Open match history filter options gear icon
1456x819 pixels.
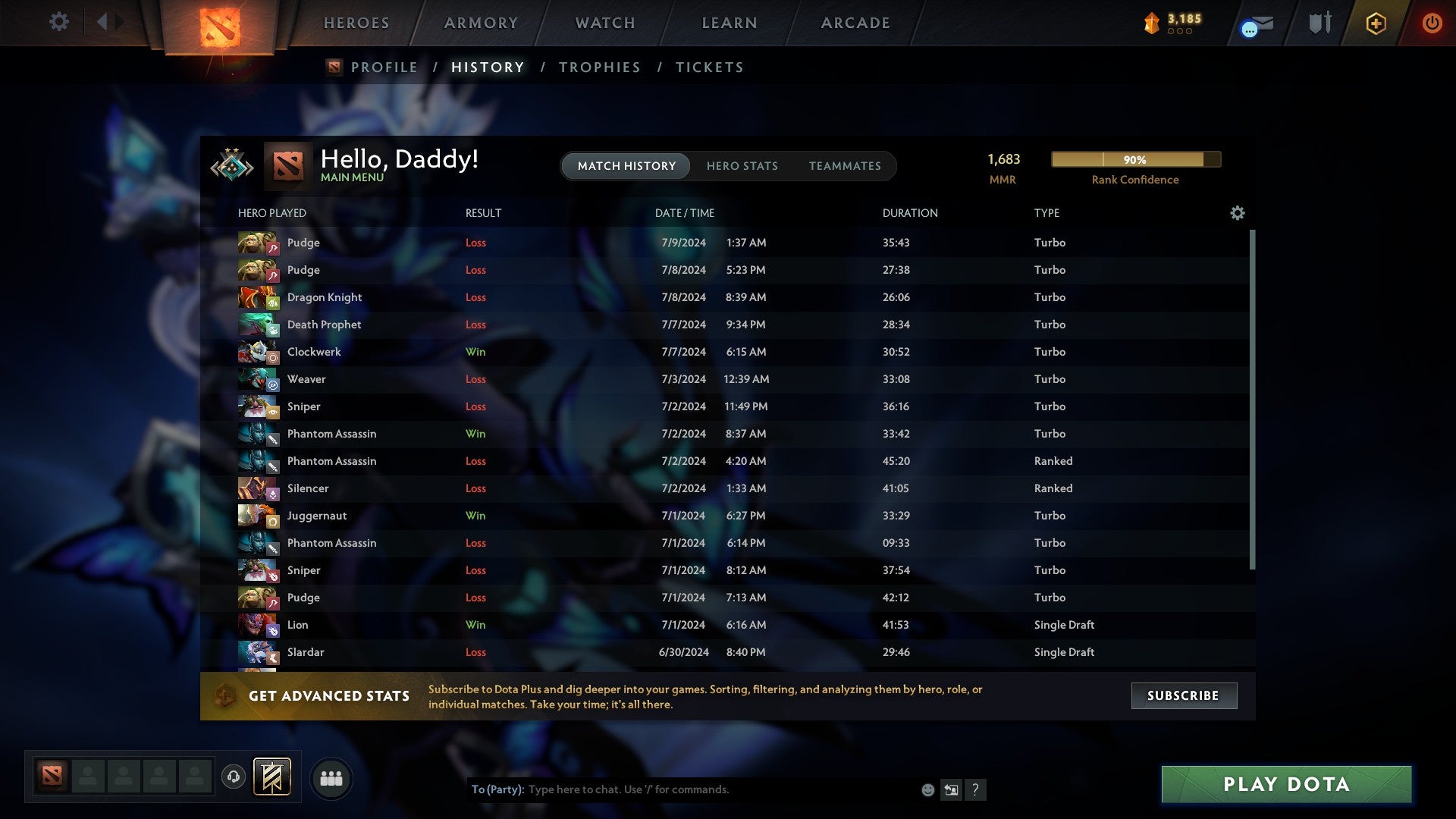(1238, 213)
